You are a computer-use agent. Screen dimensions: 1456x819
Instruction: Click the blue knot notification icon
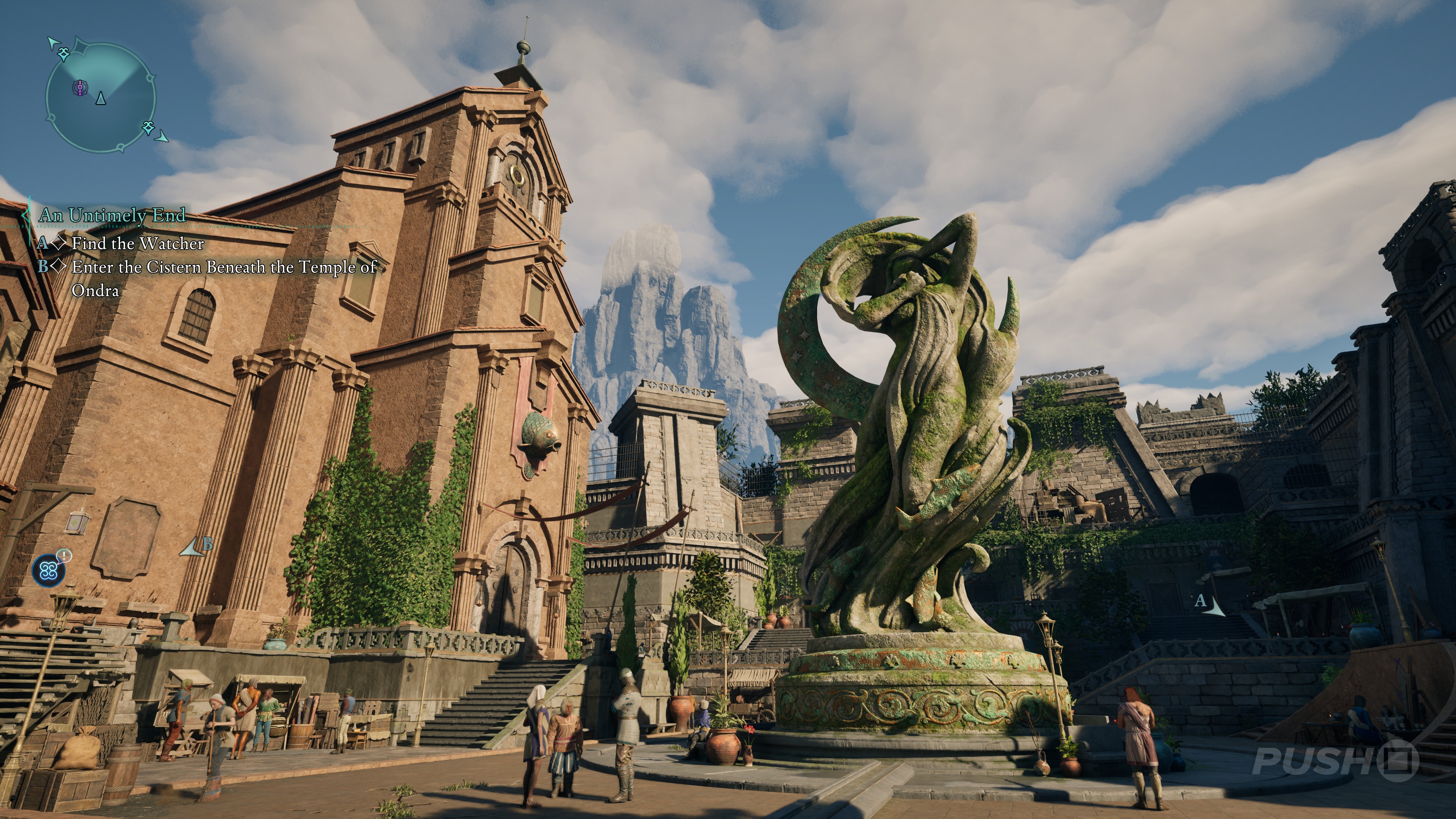pos(49,571)
